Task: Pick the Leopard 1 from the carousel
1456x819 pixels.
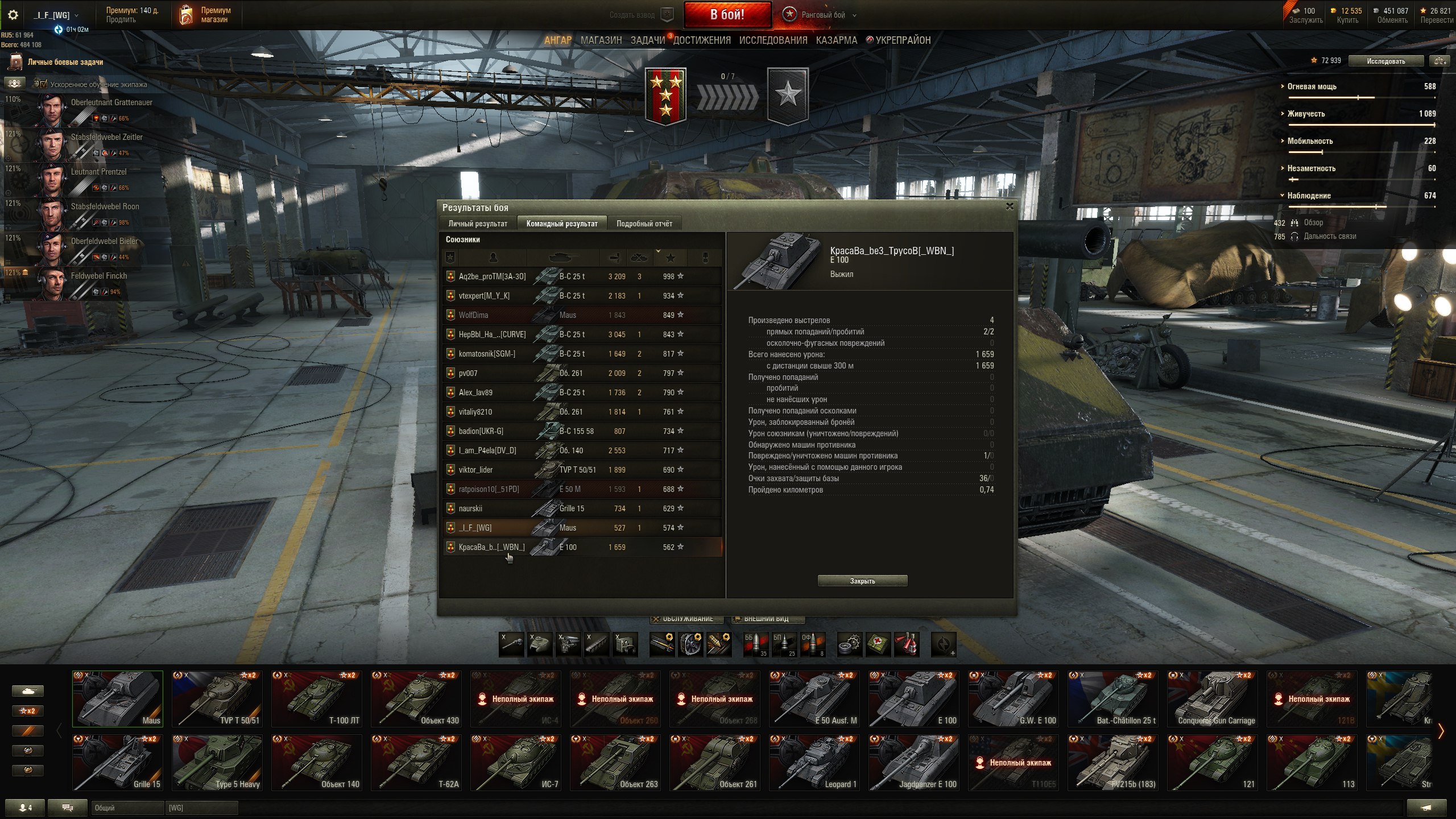Action: click(x=814, y=762)
